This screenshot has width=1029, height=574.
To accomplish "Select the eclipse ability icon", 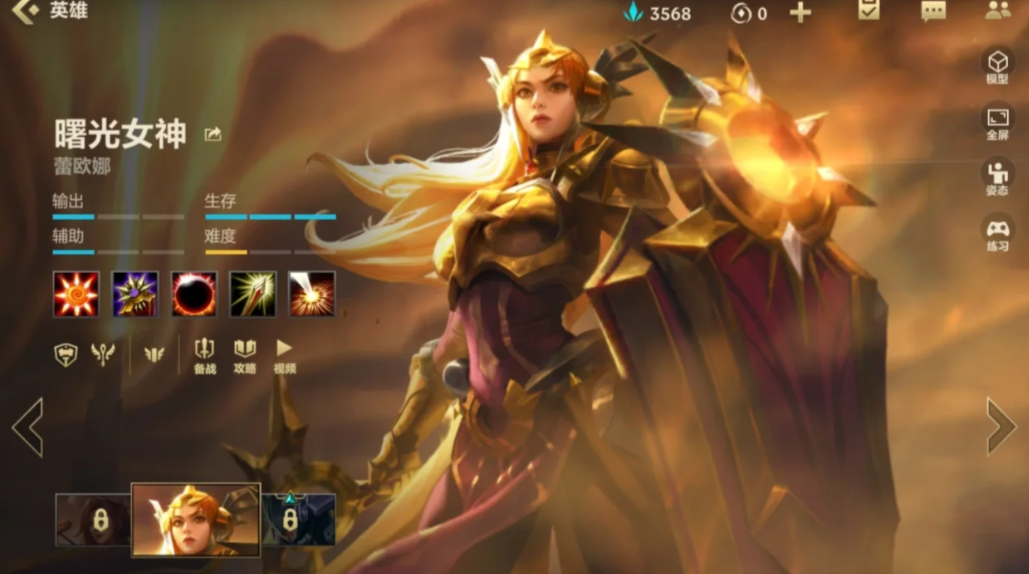I will [194, 294].
